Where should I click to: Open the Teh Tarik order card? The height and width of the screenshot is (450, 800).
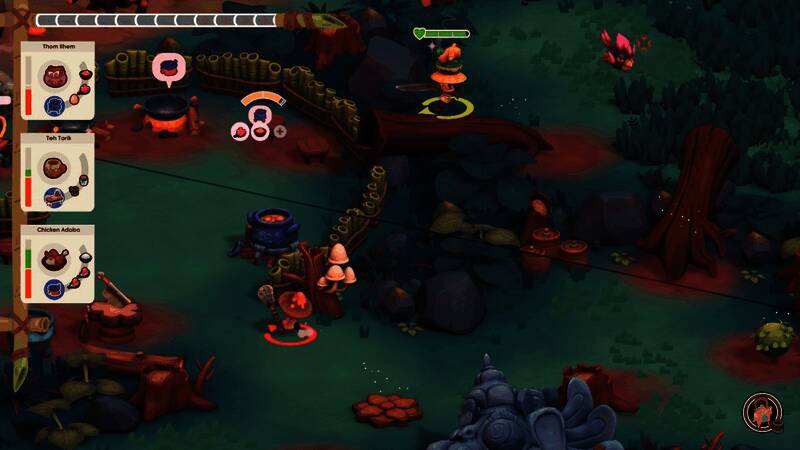tap(58, 172)
